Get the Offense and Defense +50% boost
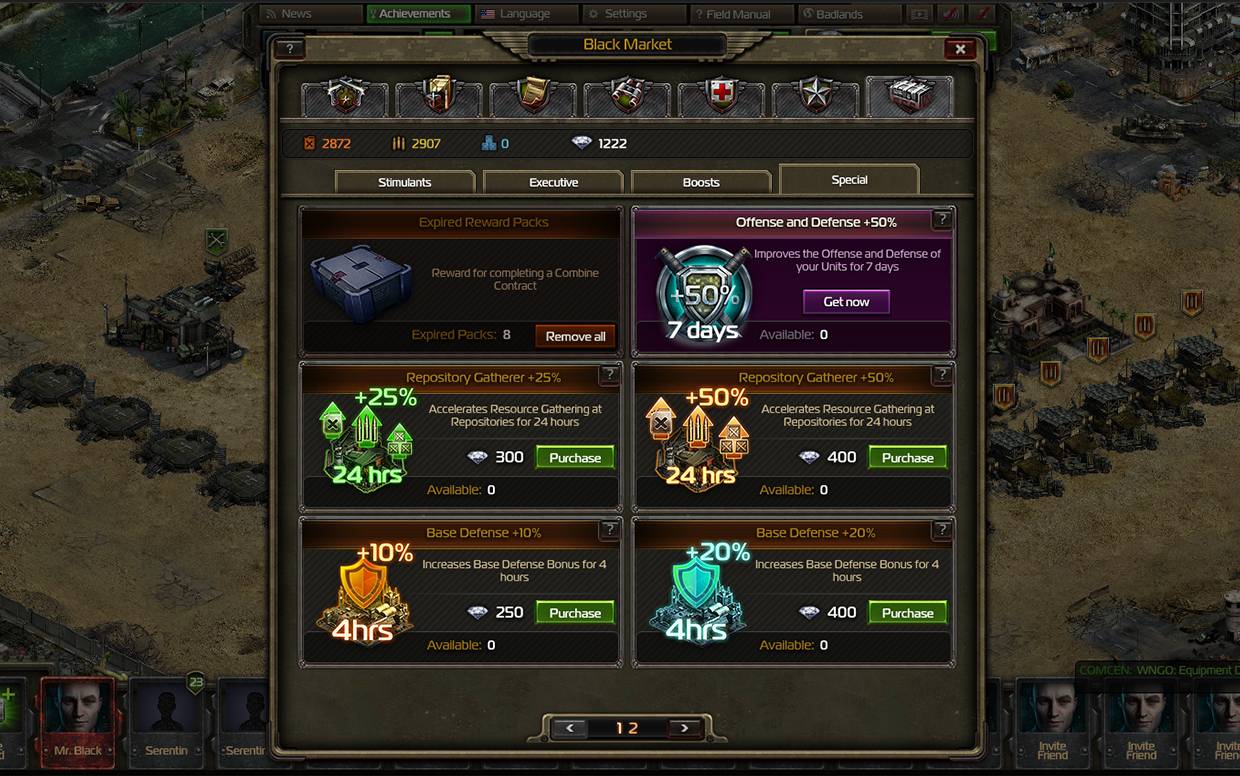Screen dimensions: 1240x776 (846, 301)
